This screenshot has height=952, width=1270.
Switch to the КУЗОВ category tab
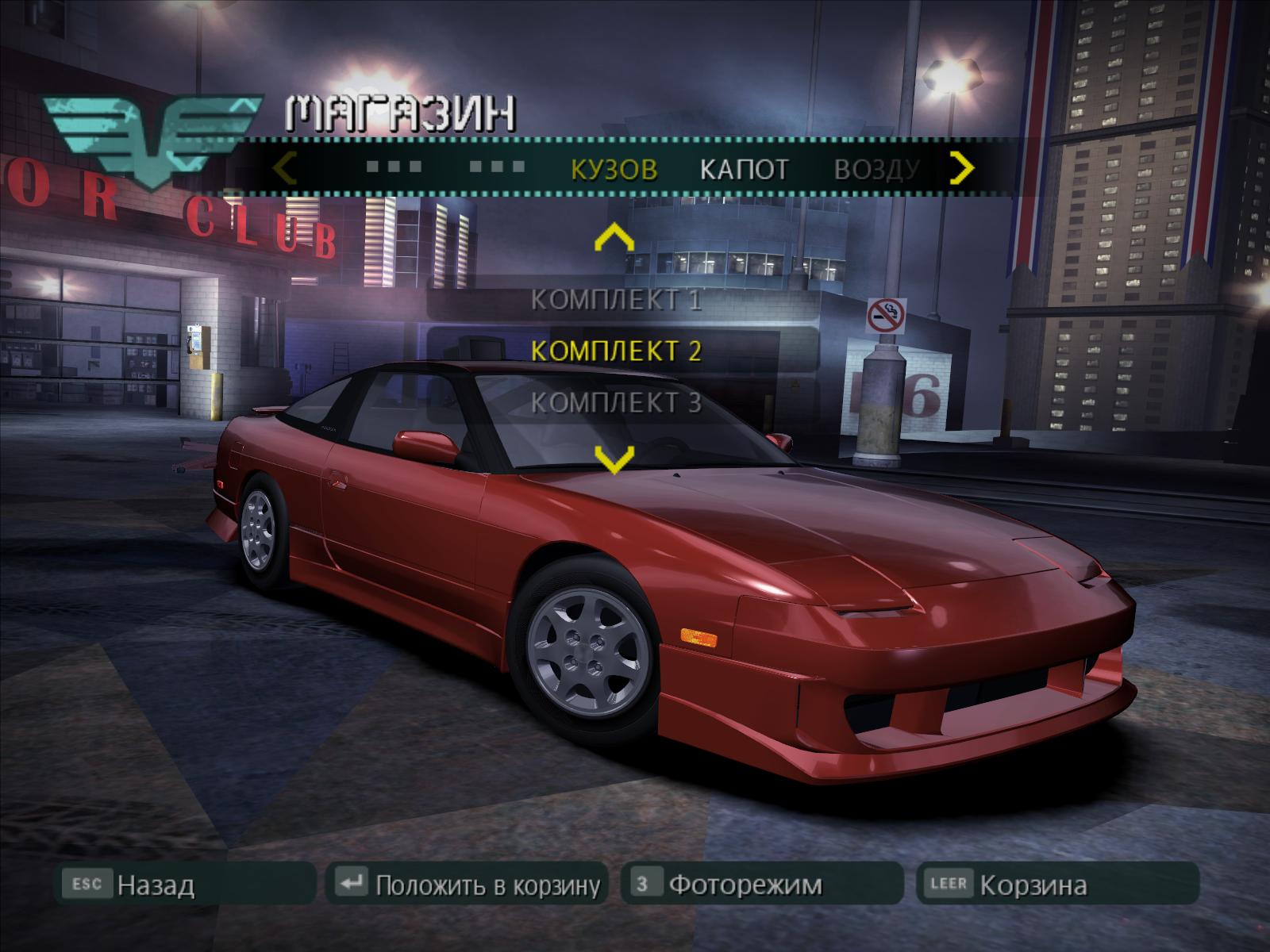coord(614,169)
